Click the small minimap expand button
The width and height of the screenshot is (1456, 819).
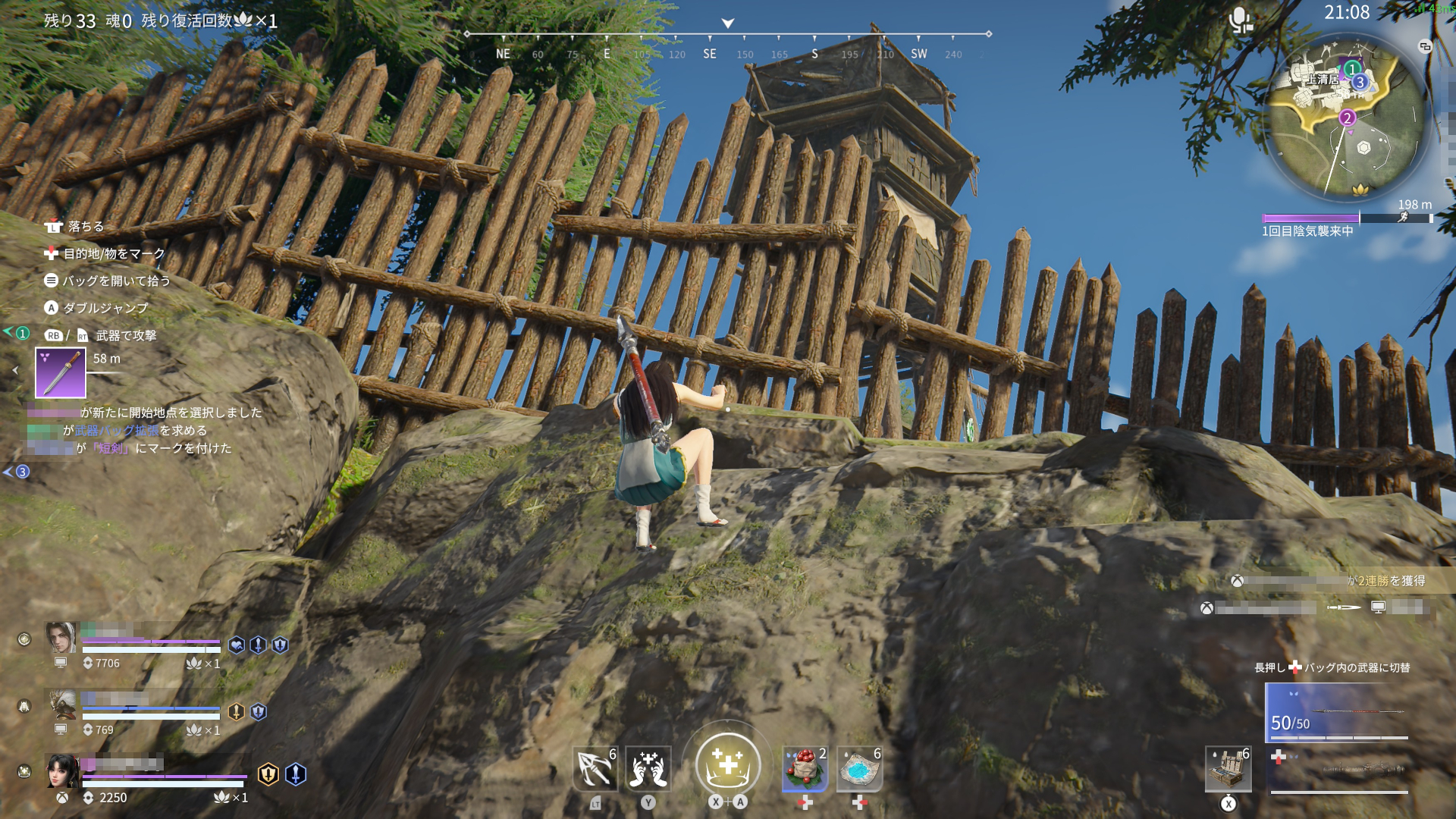coord(1425,47)
